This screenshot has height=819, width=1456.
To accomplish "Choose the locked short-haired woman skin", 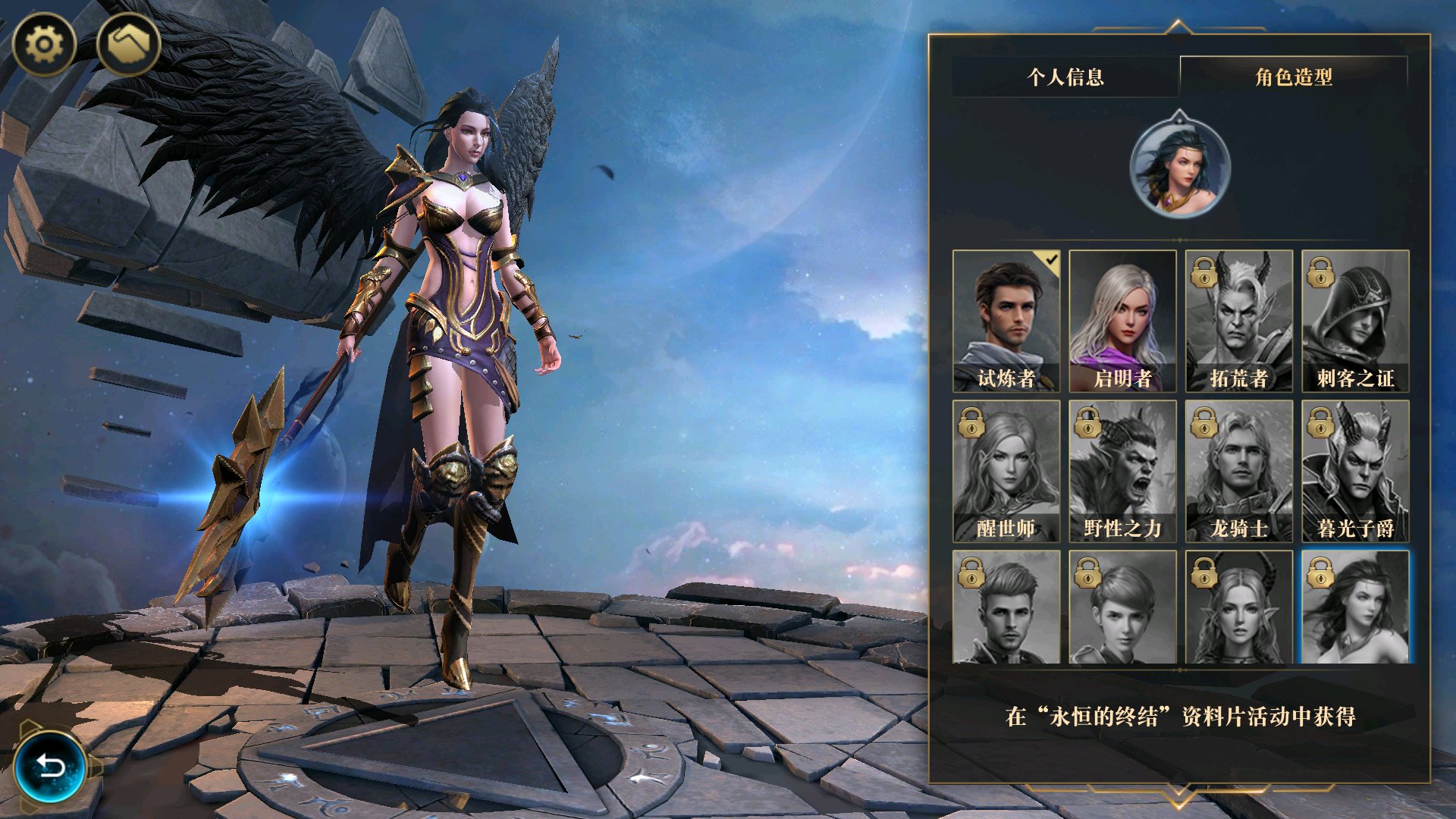I will [x=1122, y=607].
